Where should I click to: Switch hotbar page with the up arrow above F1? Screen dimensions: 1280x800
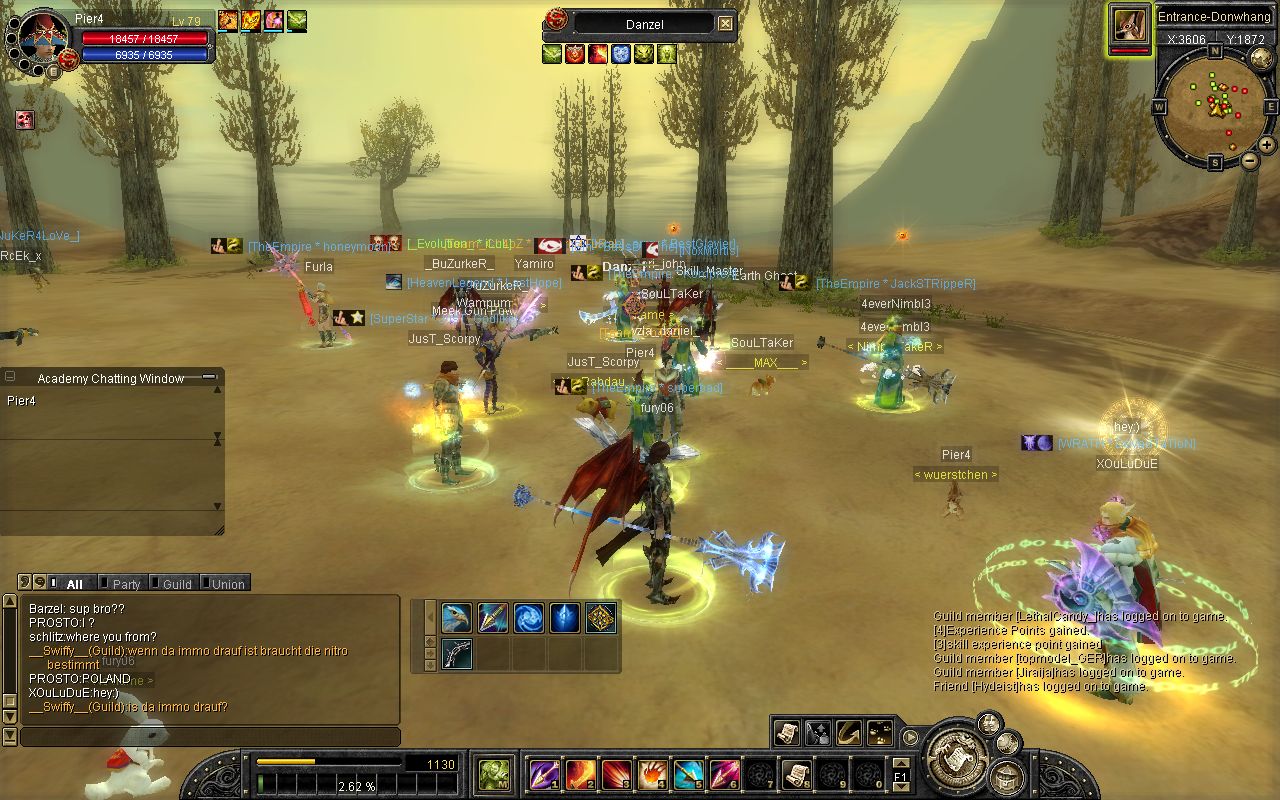[900, 763]
